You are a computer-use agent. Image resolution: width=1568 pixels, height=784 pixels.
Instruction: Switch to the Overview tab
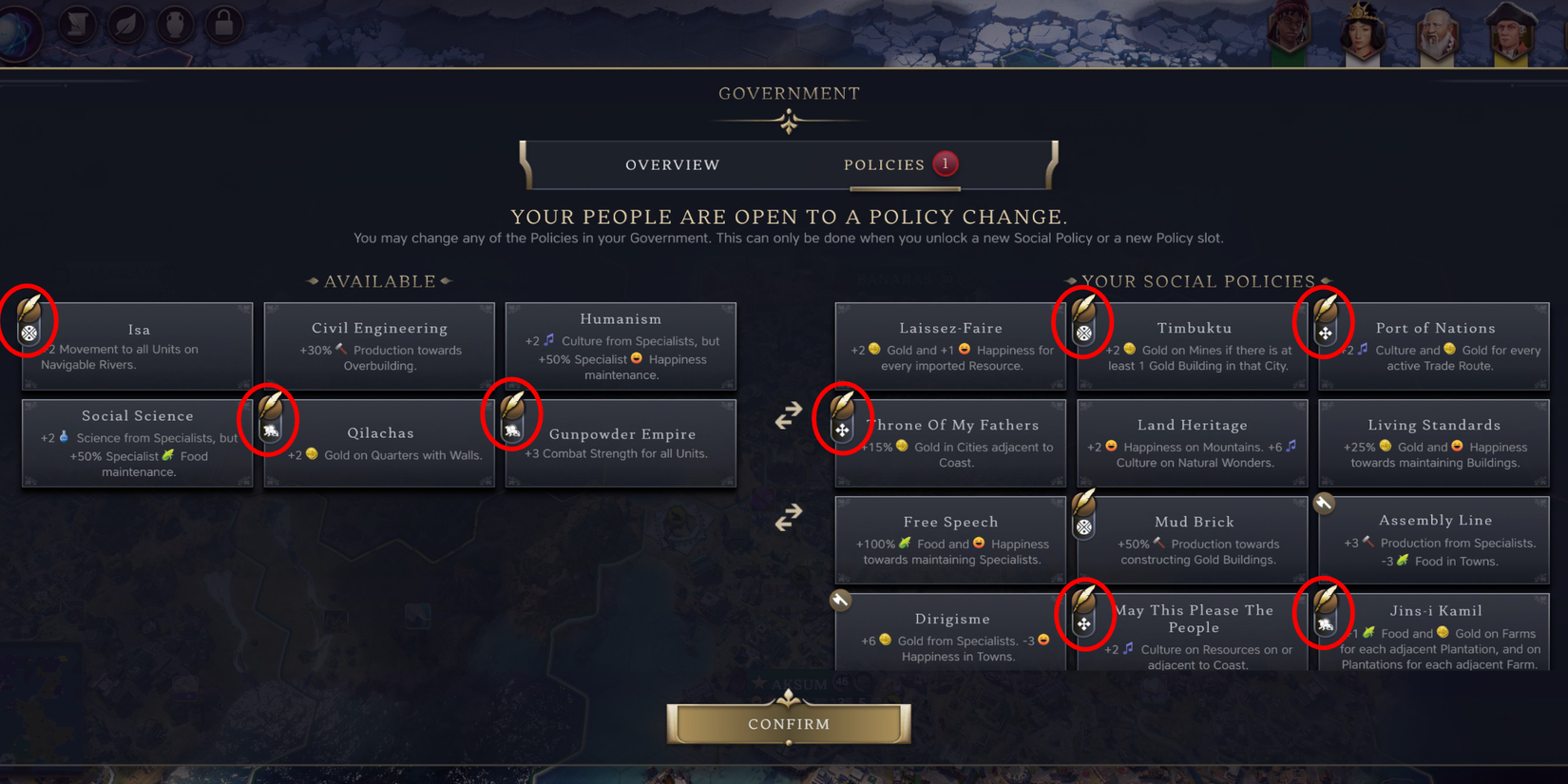[x=672, y=164]
